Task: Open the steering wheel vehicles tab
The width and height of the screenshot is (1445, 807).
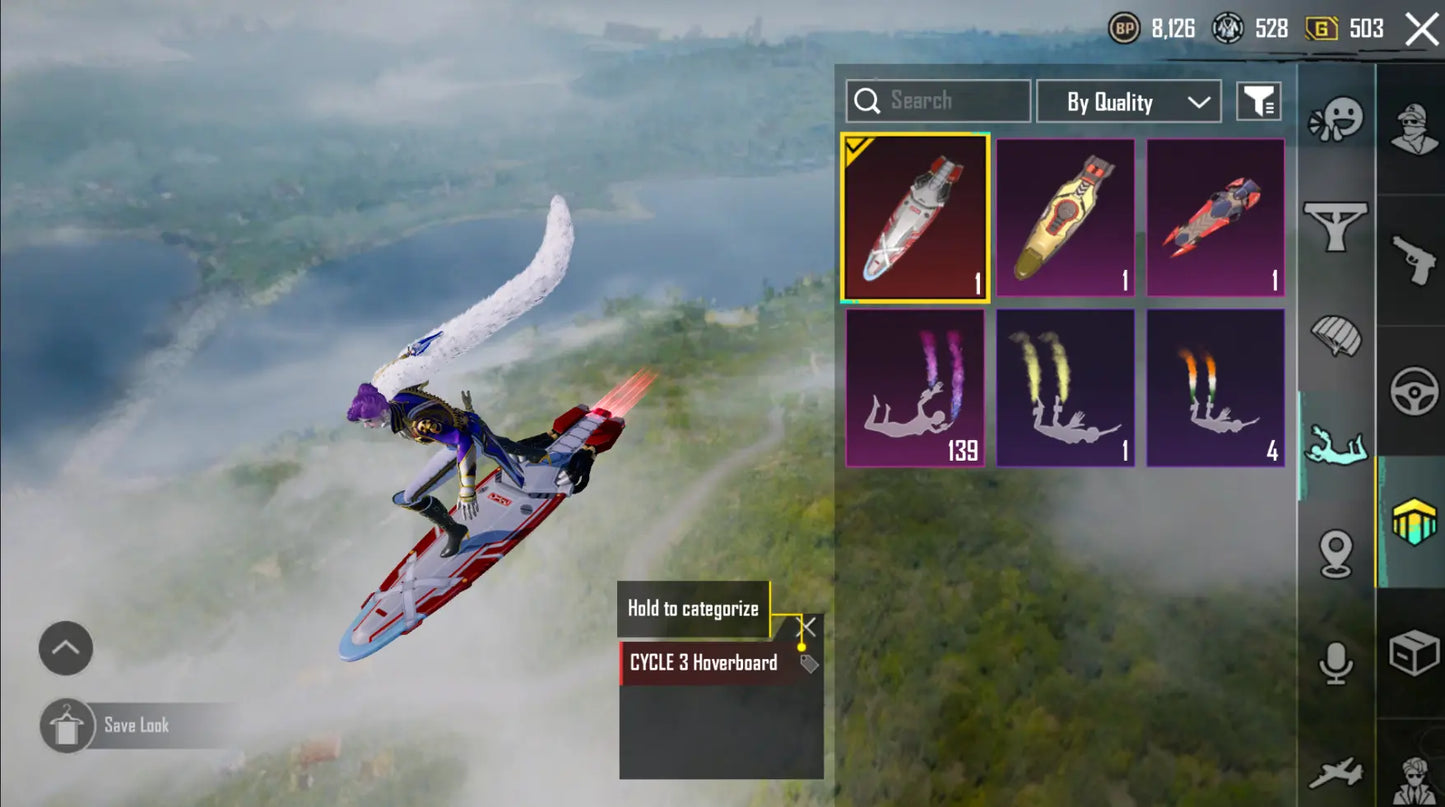Action: click(x=1413, y=391)
